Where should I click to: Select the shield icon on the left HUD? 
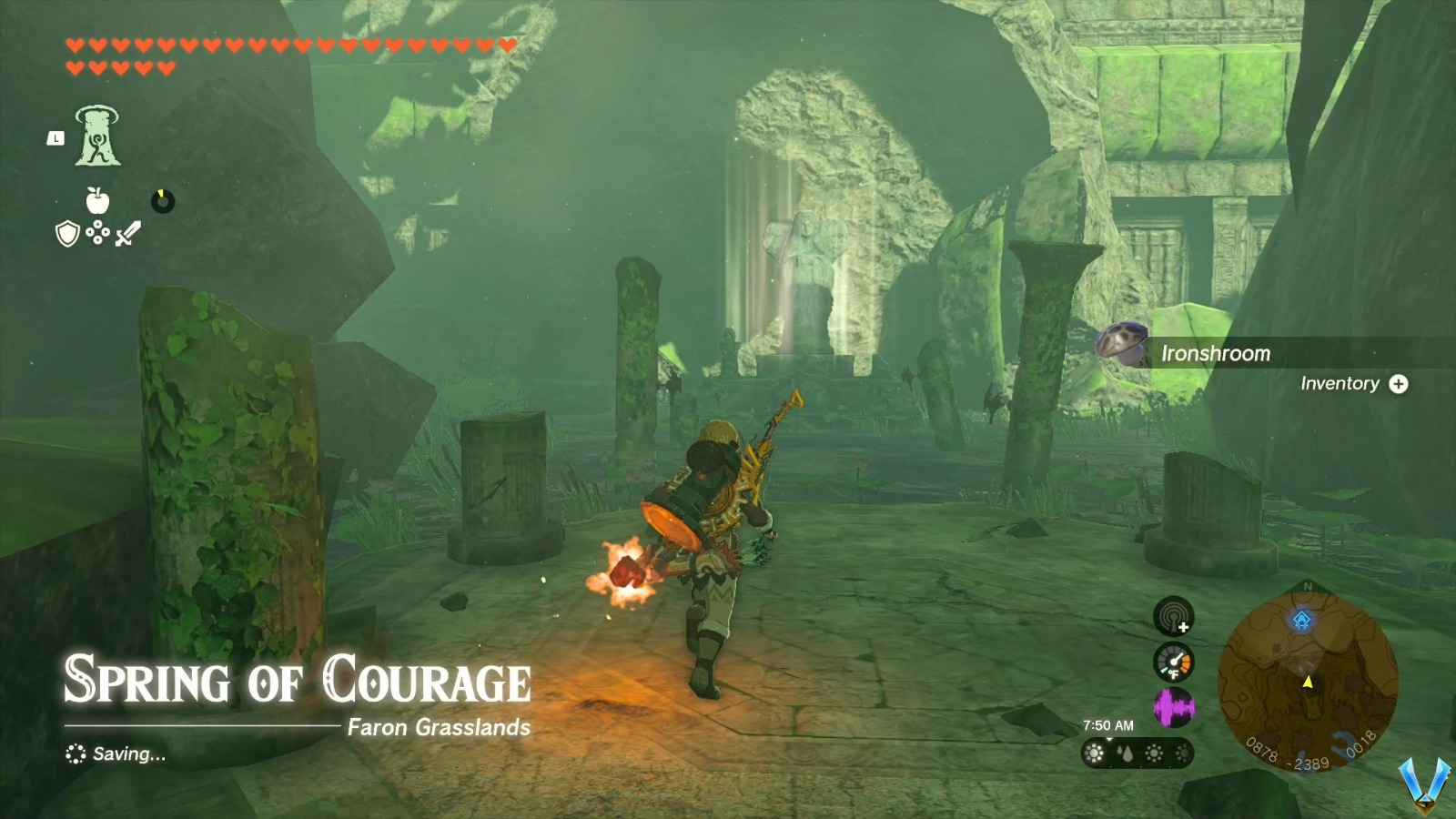pyautogui.click(x=68, y=234)
